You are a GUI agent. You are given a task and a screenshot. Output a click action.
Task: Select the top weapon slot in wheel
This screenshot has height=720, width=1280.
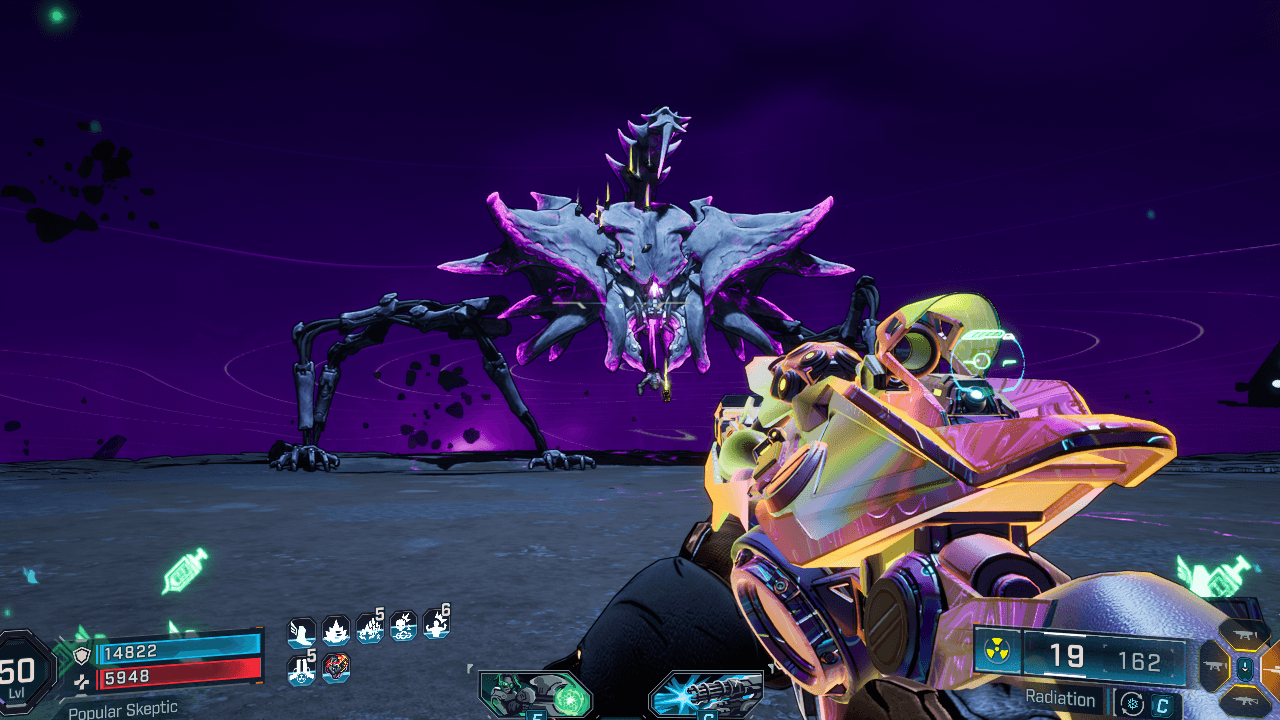pyautogui.click(x=1245, y=634)
